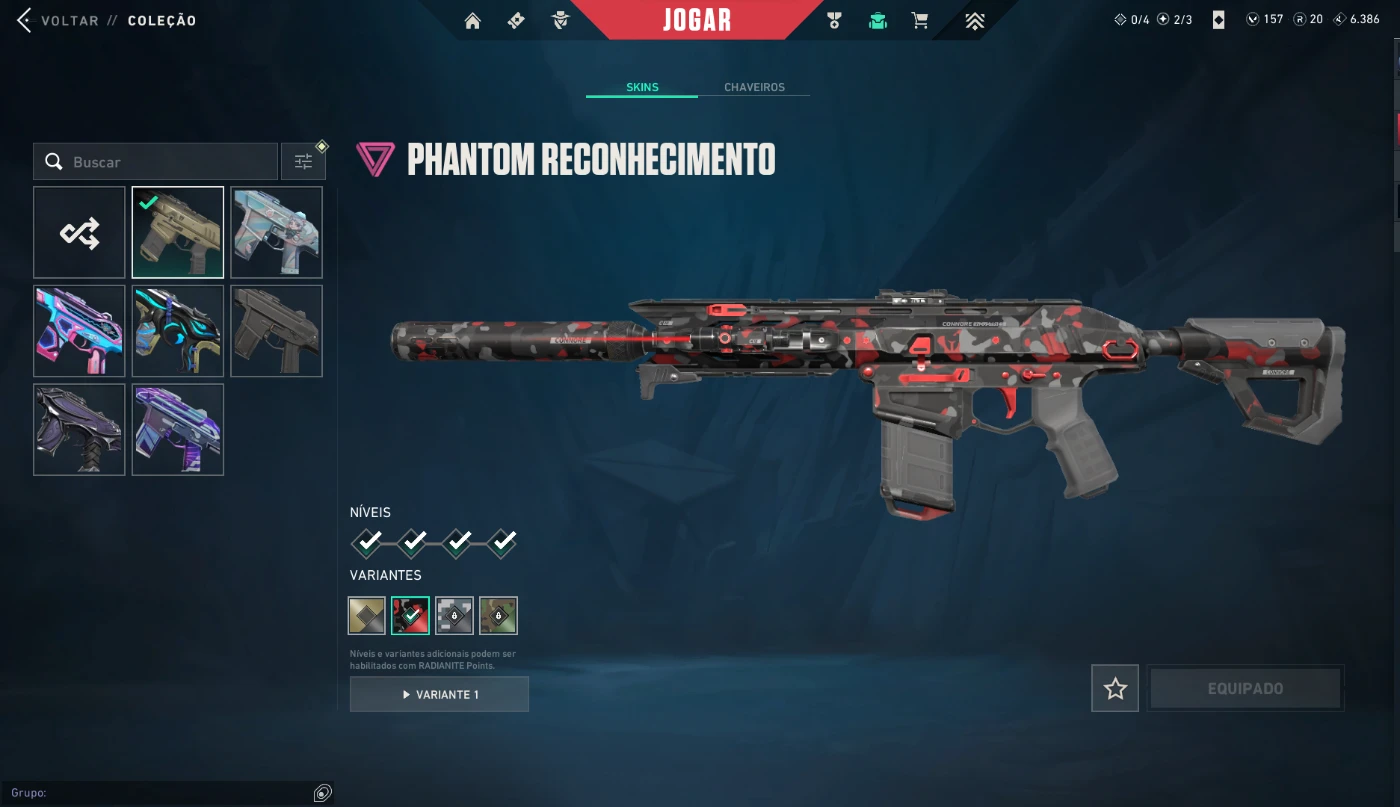Select the Skins tab
This screenshot has height=807, width=1400.
click(x=642, y=87)
